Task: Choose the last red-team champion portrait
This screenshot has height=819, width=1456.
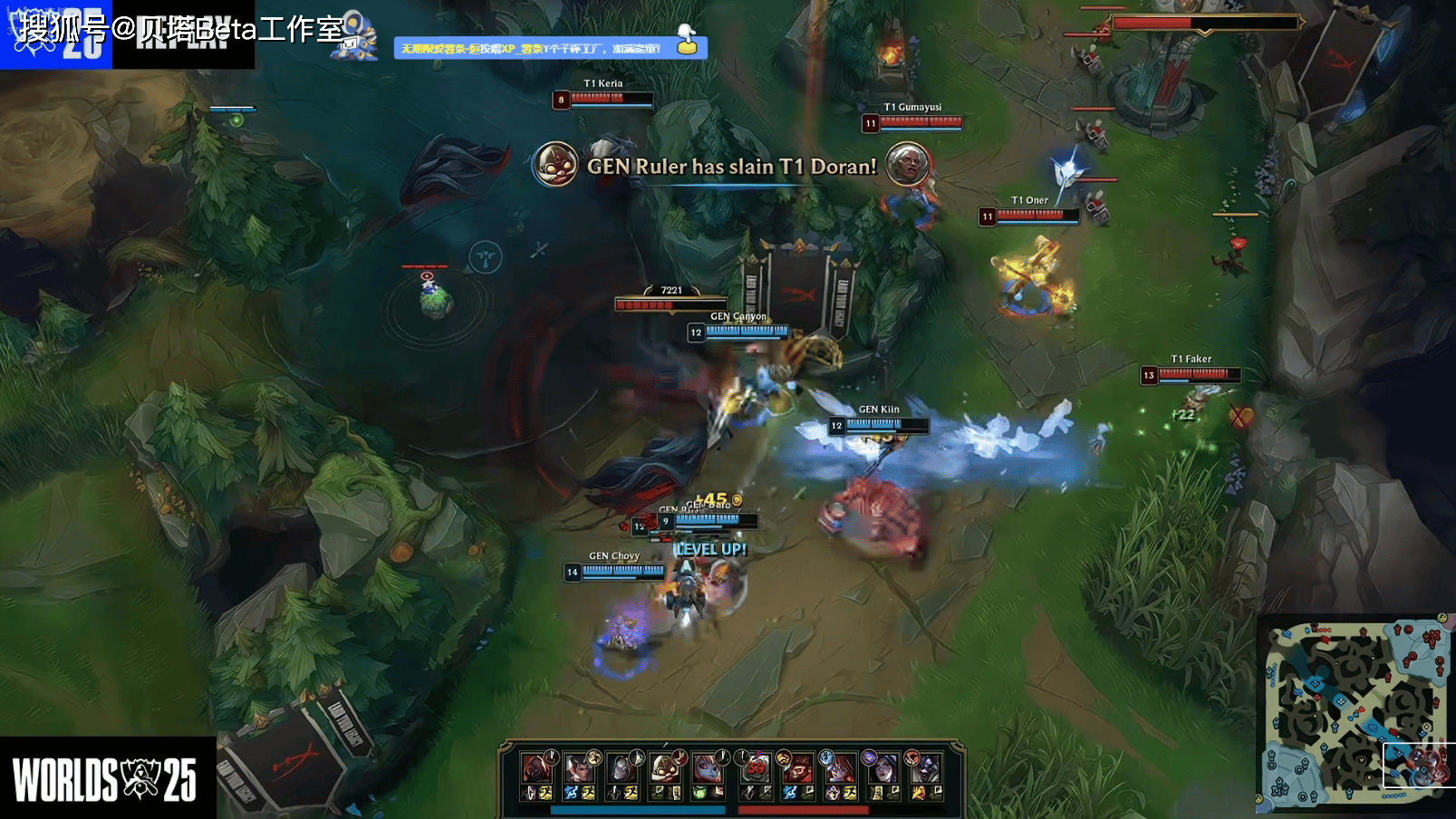Action: [925, 768]
